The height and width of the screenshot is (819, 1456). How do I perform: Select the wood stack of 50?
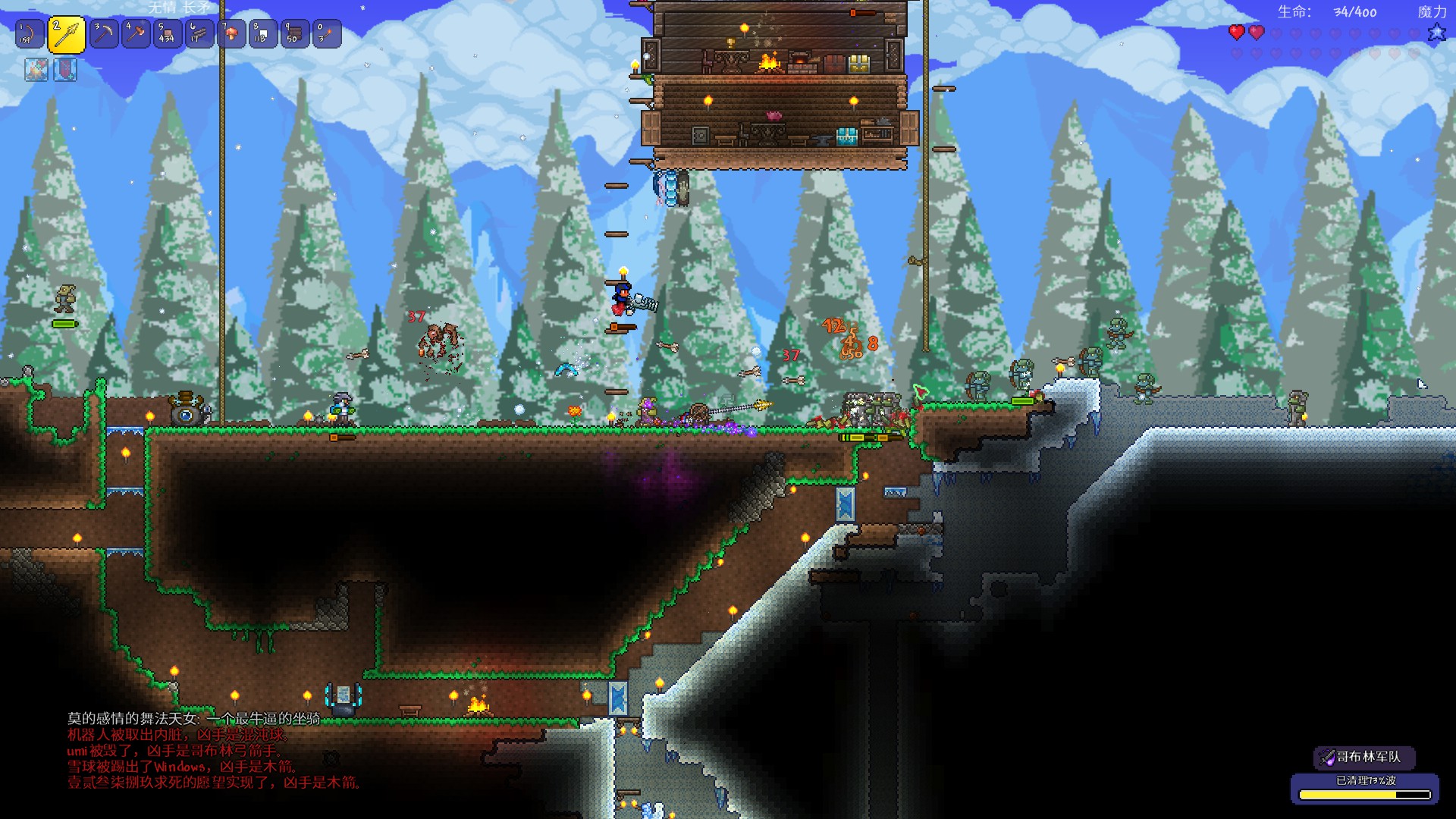coord(295,34)
